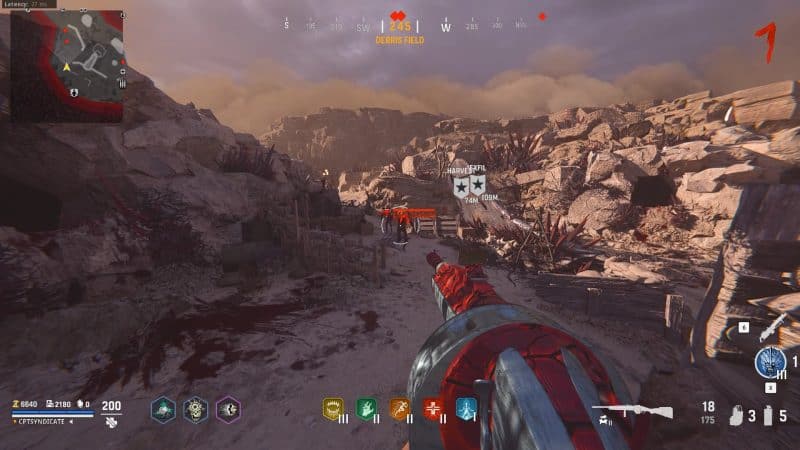Select the light-blue perk icon
This screenshot has width=800, height=450.
(466, 408)
